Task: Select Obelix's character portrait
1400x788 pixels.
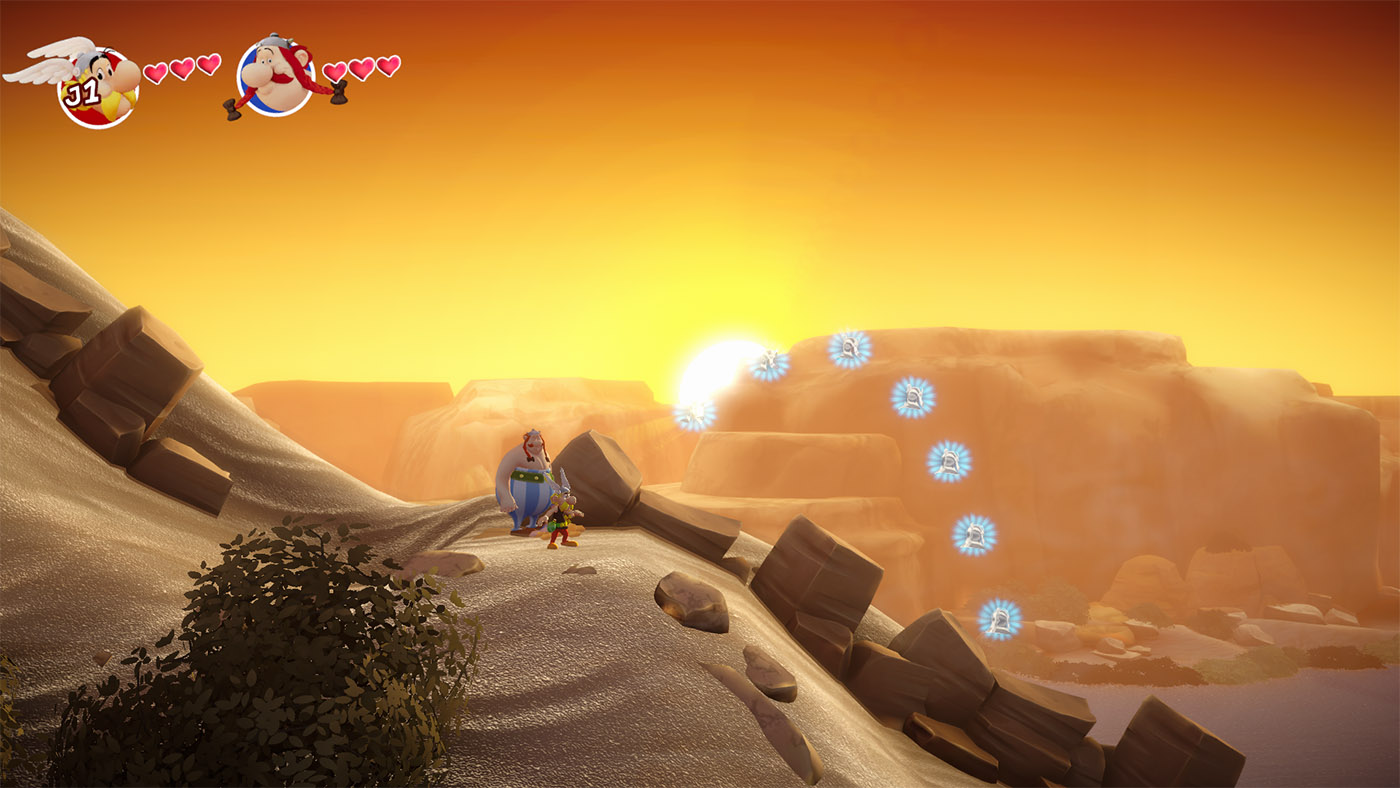Action: [276, 78]
